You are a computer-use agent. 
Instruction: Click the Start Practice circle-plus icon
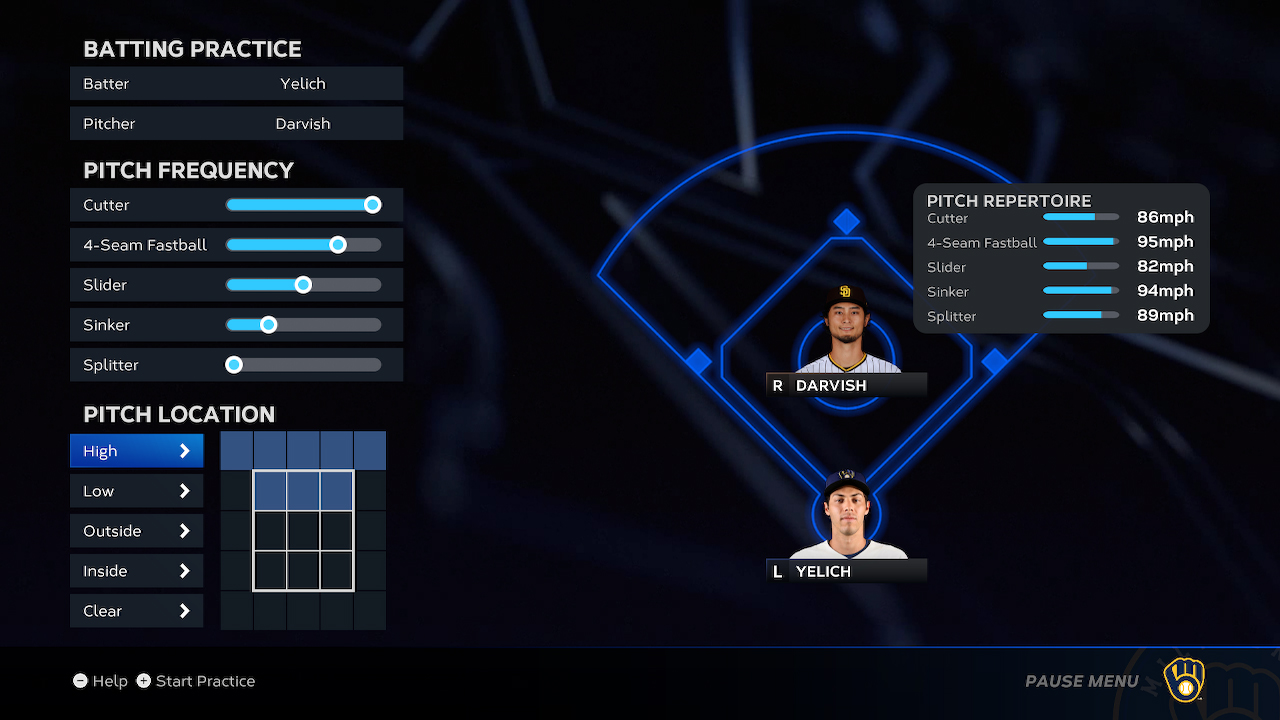145,681
